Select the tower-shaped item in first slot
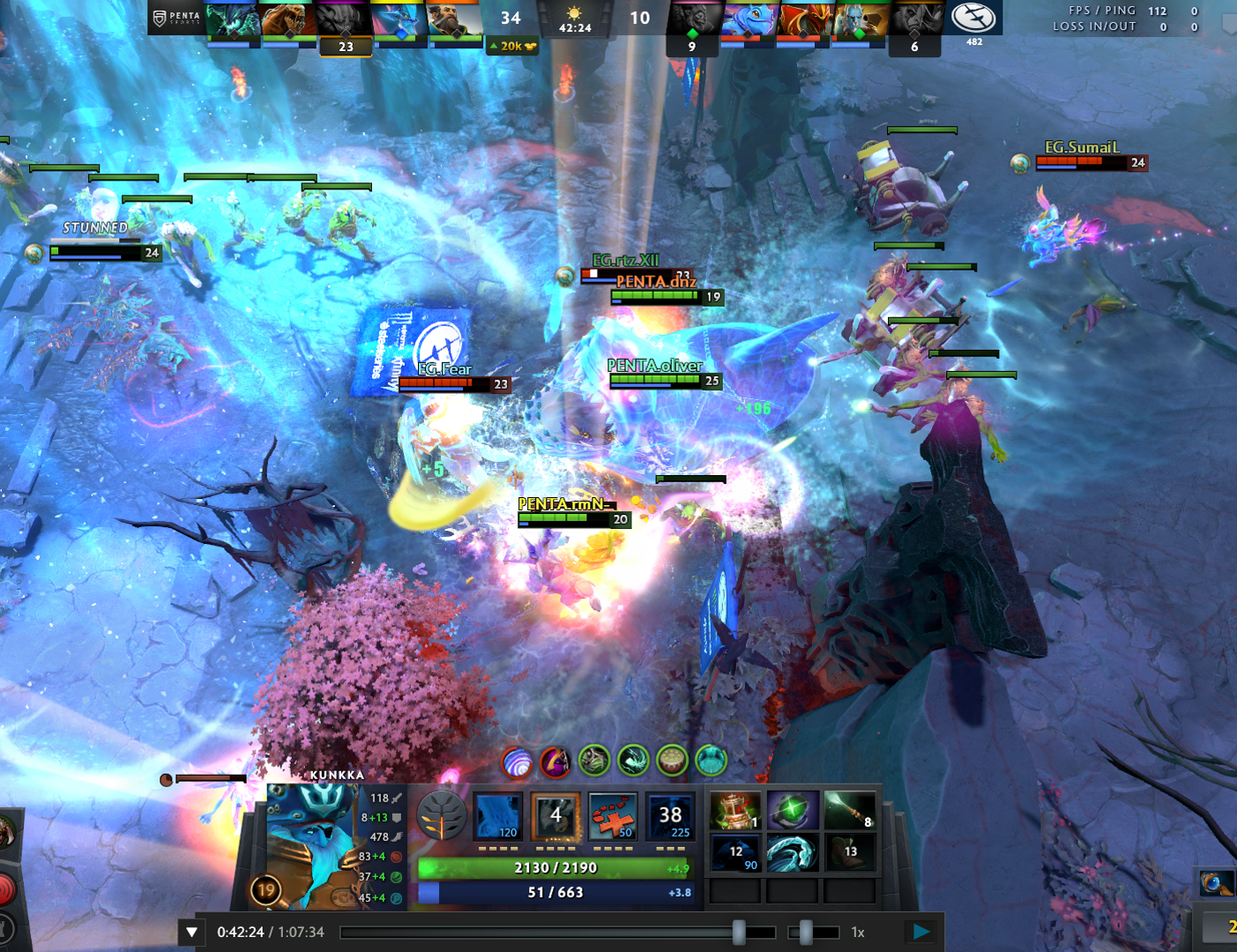 [x=734, y=810]
